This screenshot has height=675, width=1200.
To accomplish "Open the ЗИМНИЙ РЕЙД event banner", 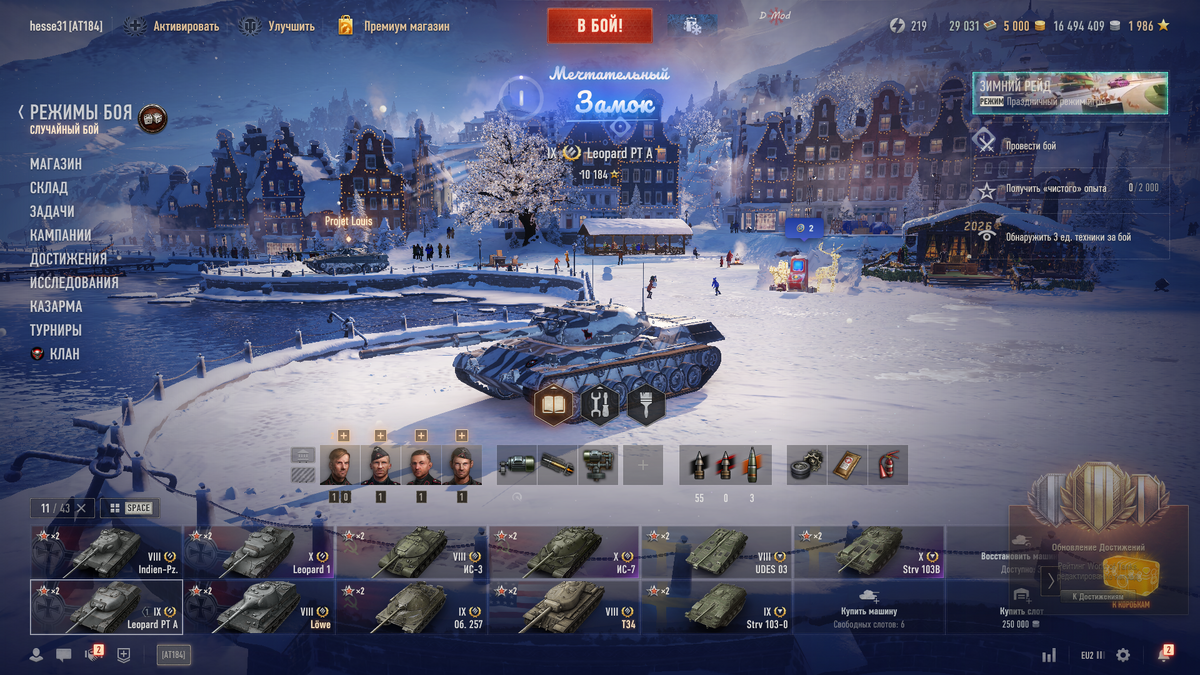I will 1069,93.
